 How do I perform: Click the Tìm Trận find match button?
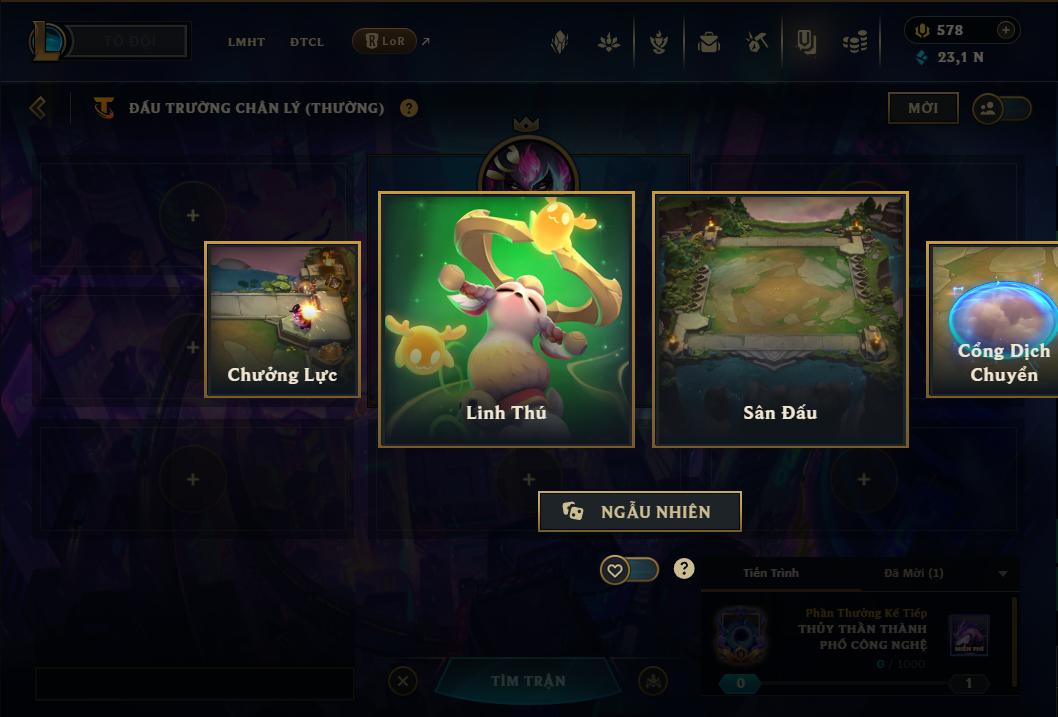coord(528,681)
